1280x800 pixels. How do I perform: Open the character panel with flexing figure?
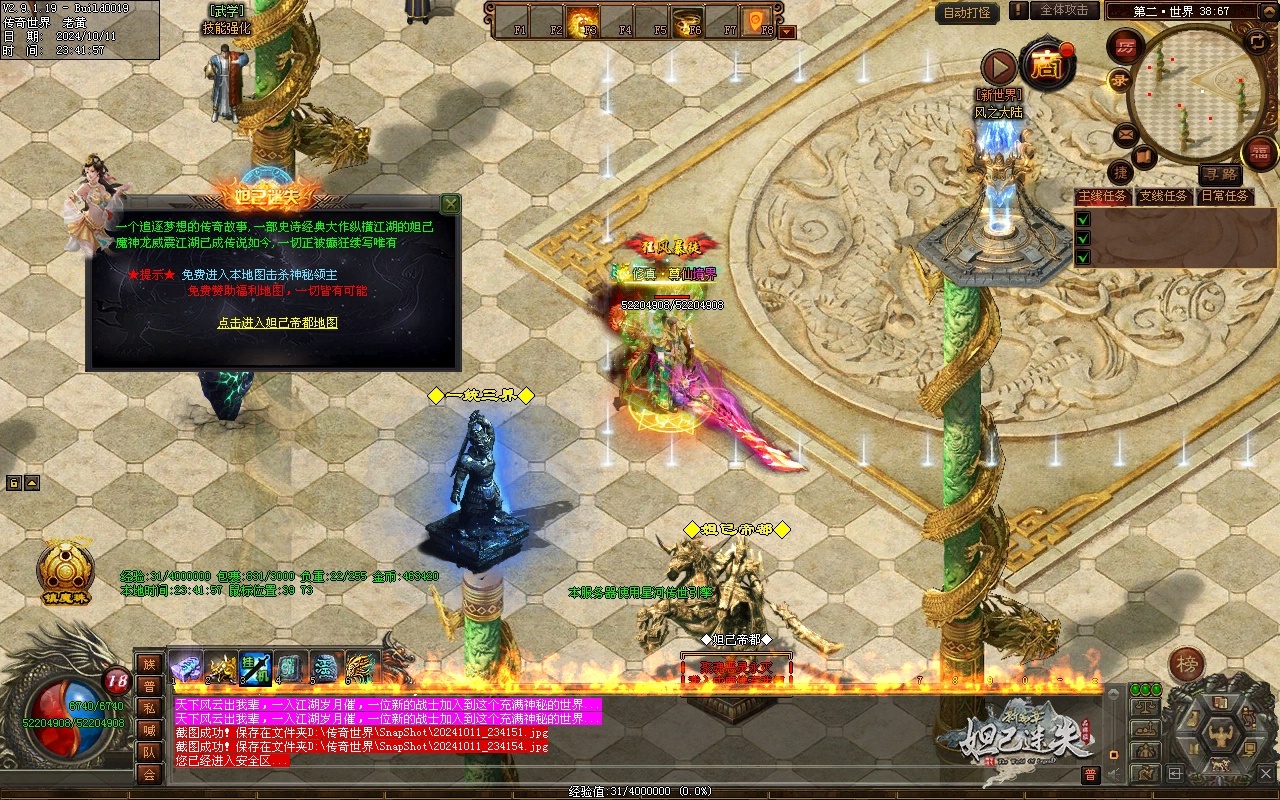1219,737
